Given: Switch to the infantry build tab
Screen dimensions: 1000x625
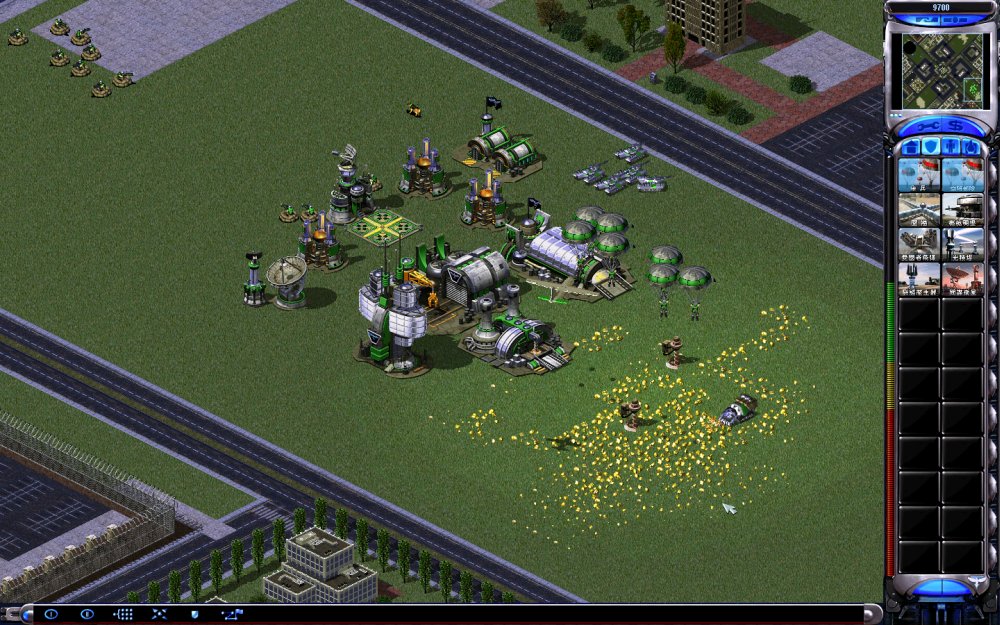Looking at the screenshot, I should tap(949, 148).
